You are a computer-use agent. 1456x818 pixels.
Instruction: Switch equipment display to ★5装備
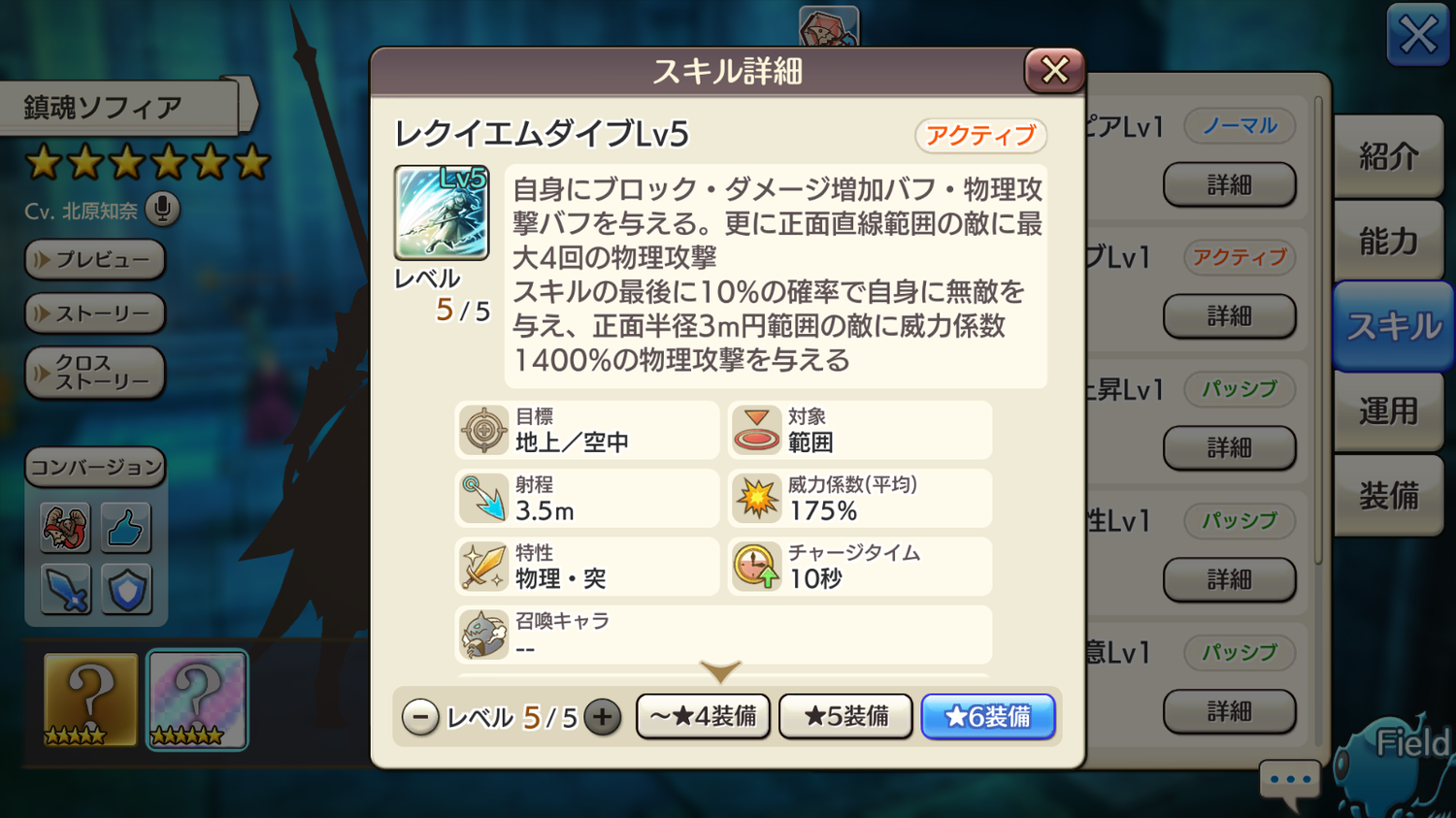tap(844, 716)
